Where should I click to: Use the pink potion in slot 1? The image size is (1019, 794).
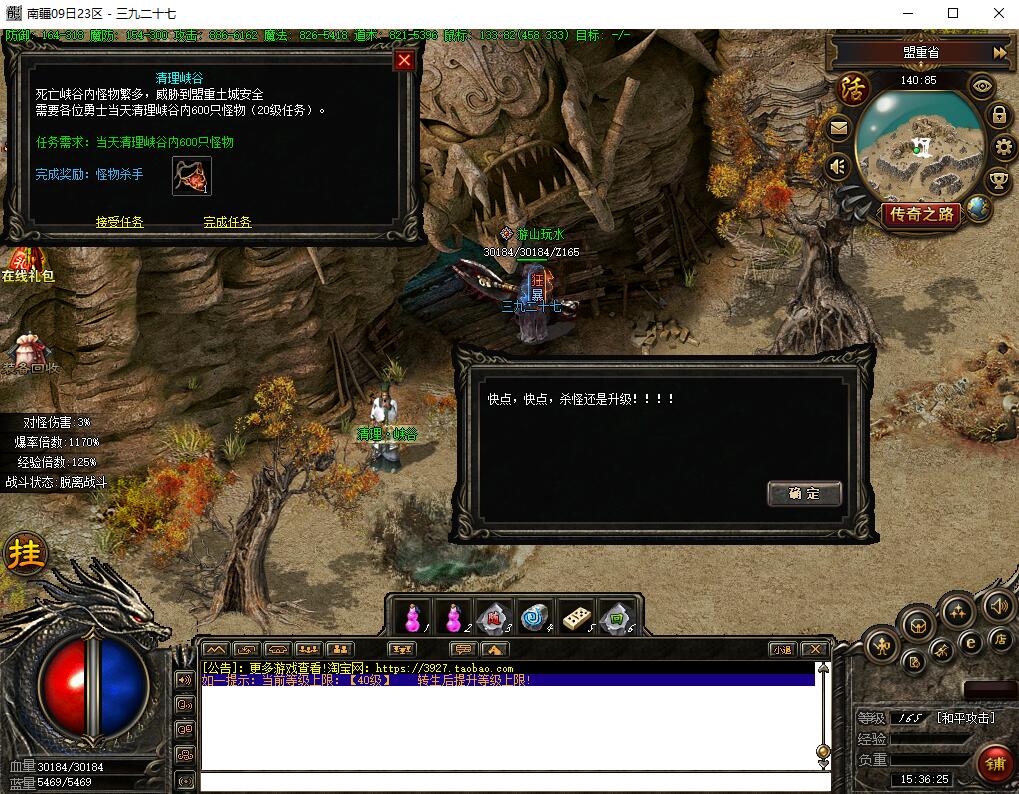410,617
